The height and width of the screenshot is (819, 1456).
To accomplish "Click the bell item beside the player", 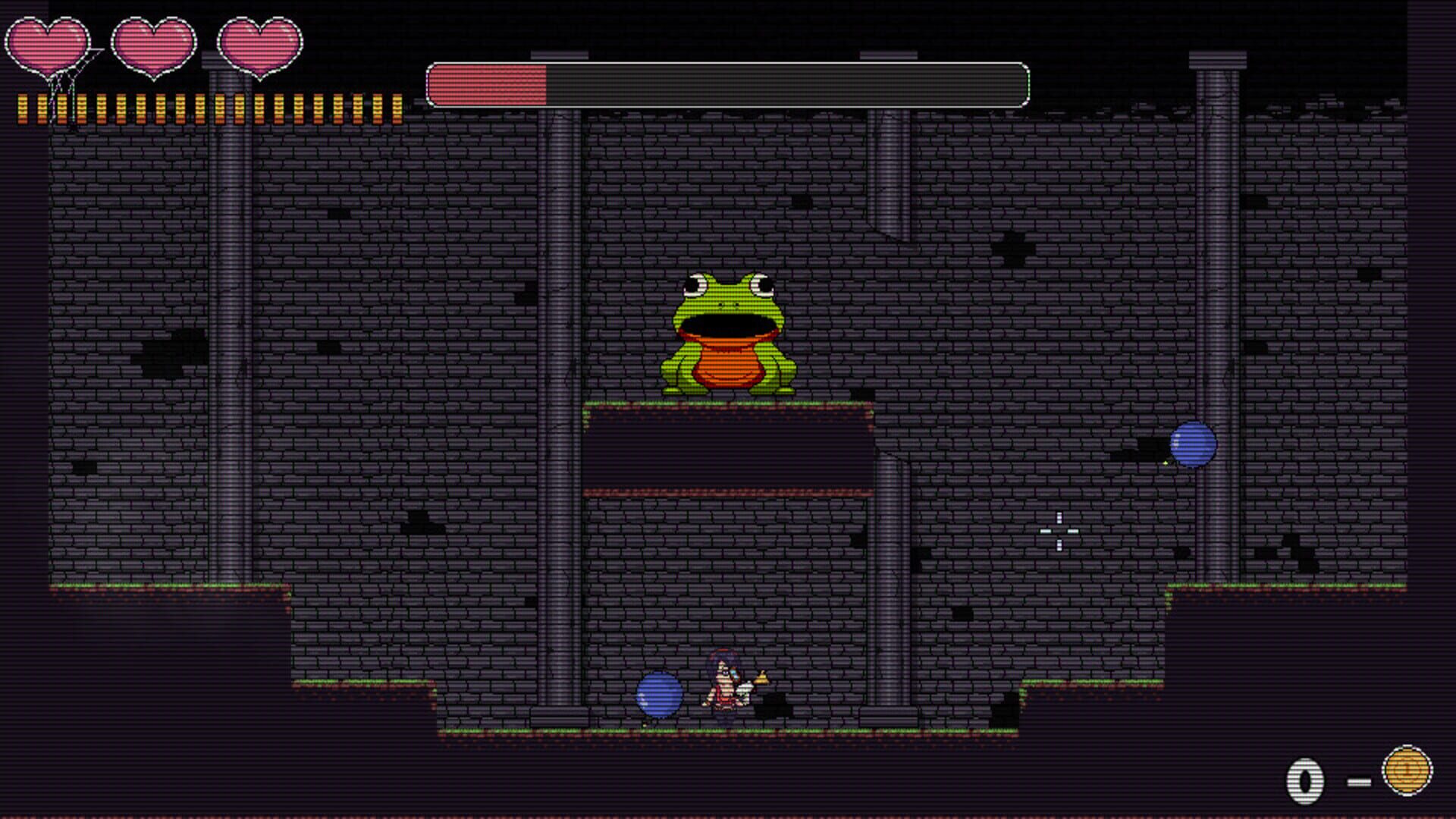I will click(x=762, y=677).
